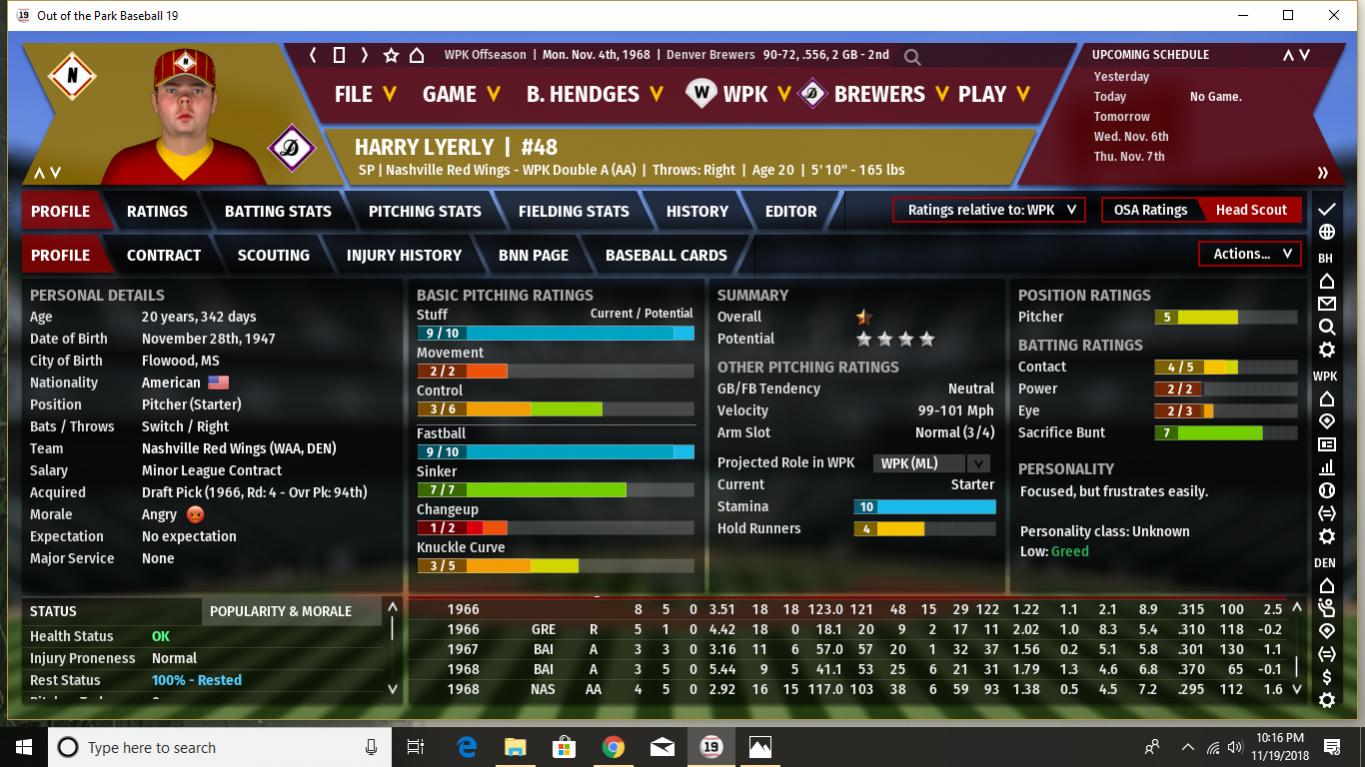Select Head Scout ratings toggle

coord(1251,210)
